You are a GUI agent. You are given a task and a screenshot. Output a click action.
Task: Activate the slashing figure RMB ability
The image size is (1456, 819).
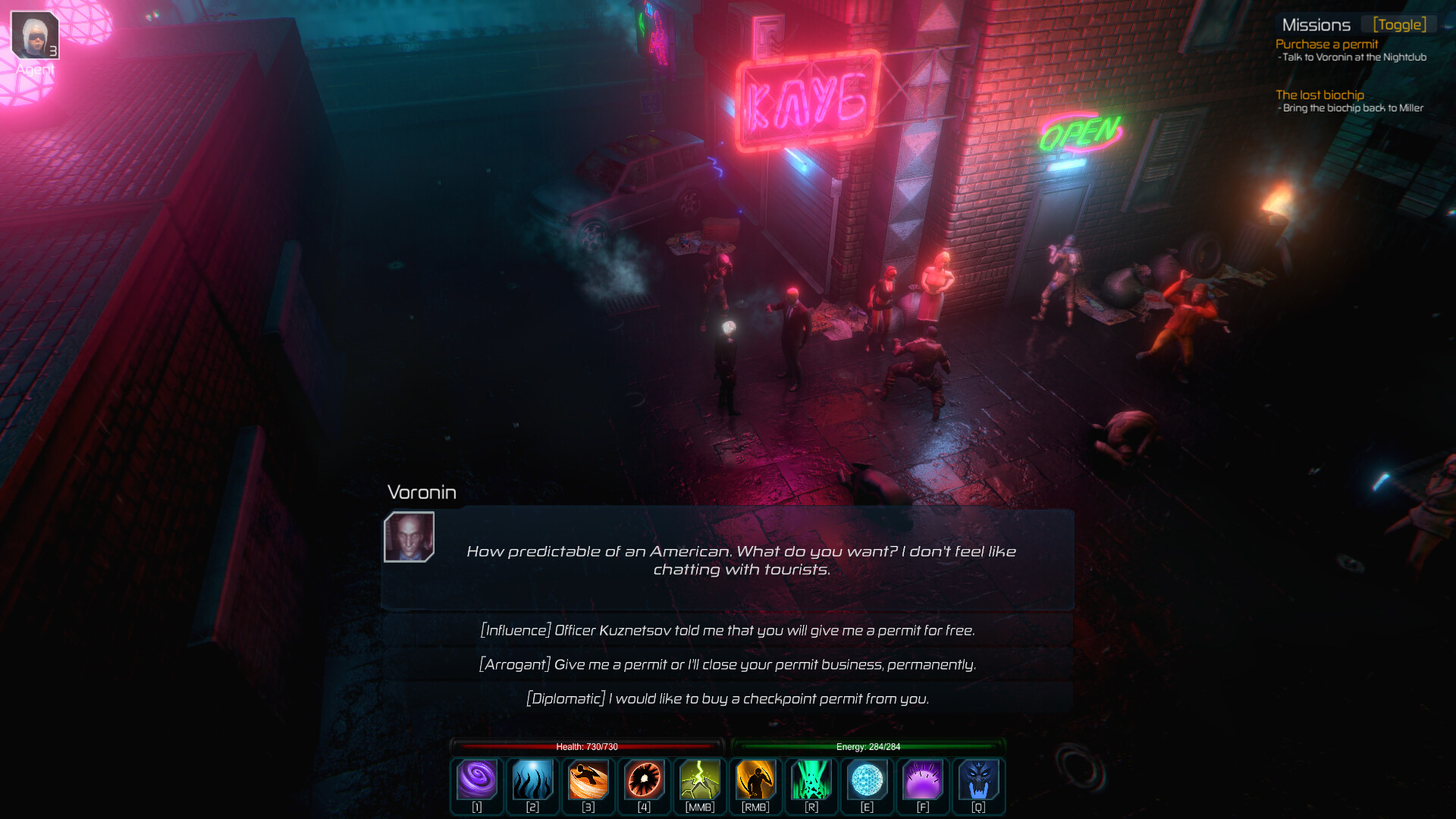(755, 786)
